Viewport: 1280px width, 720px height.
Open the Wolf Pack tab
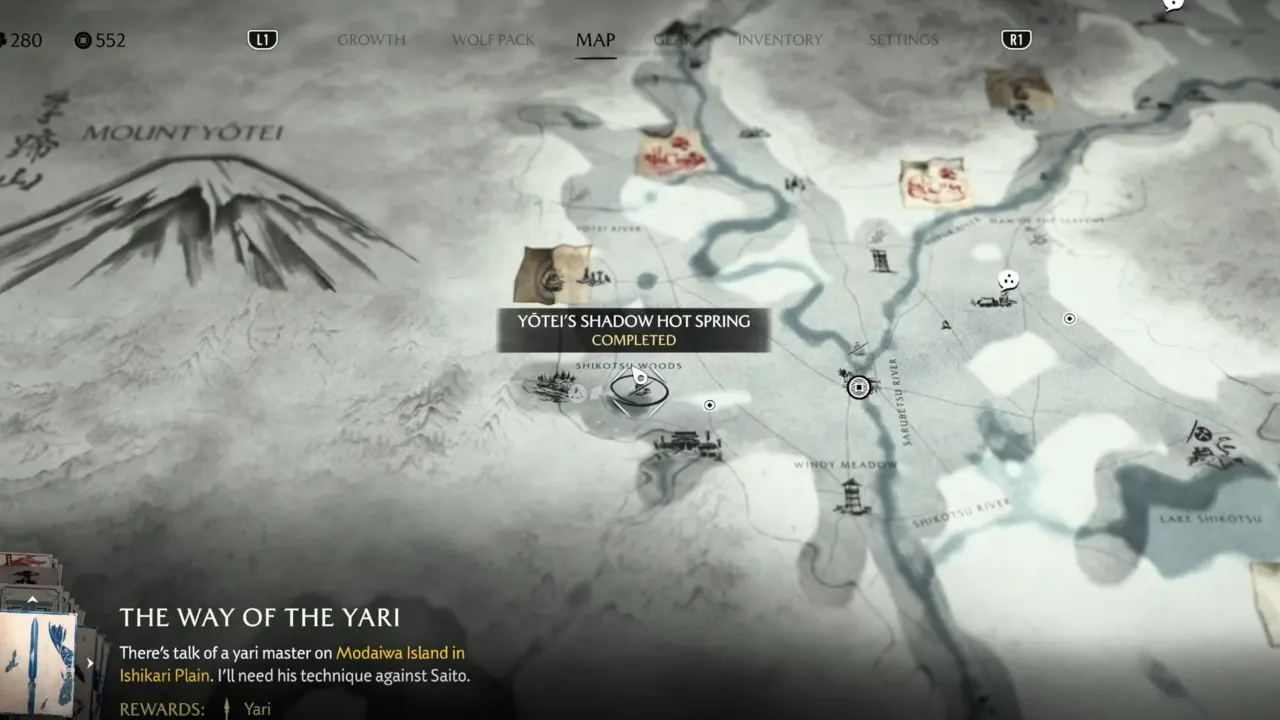(493, 40)
